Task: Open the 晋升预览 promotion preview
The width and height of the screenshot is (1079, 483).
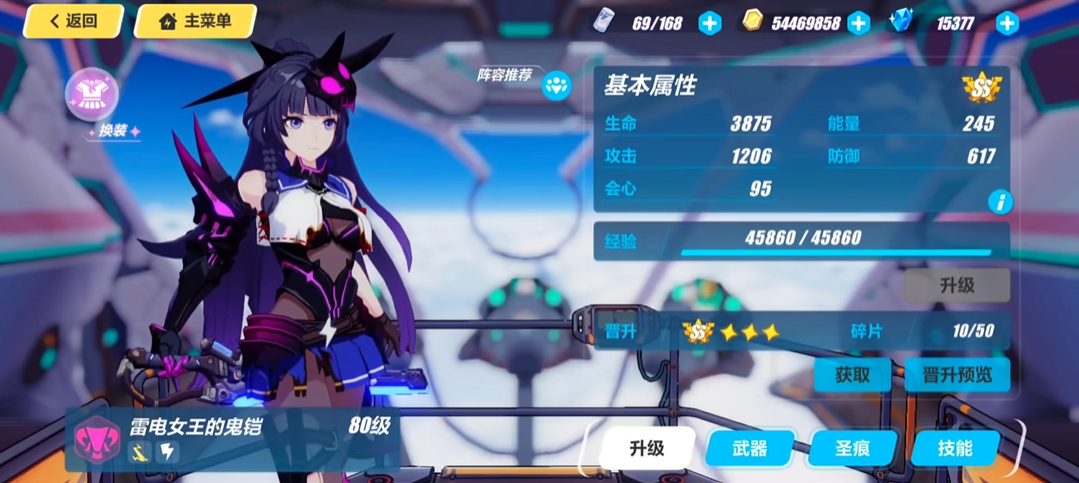Action: tap(956, 375)
